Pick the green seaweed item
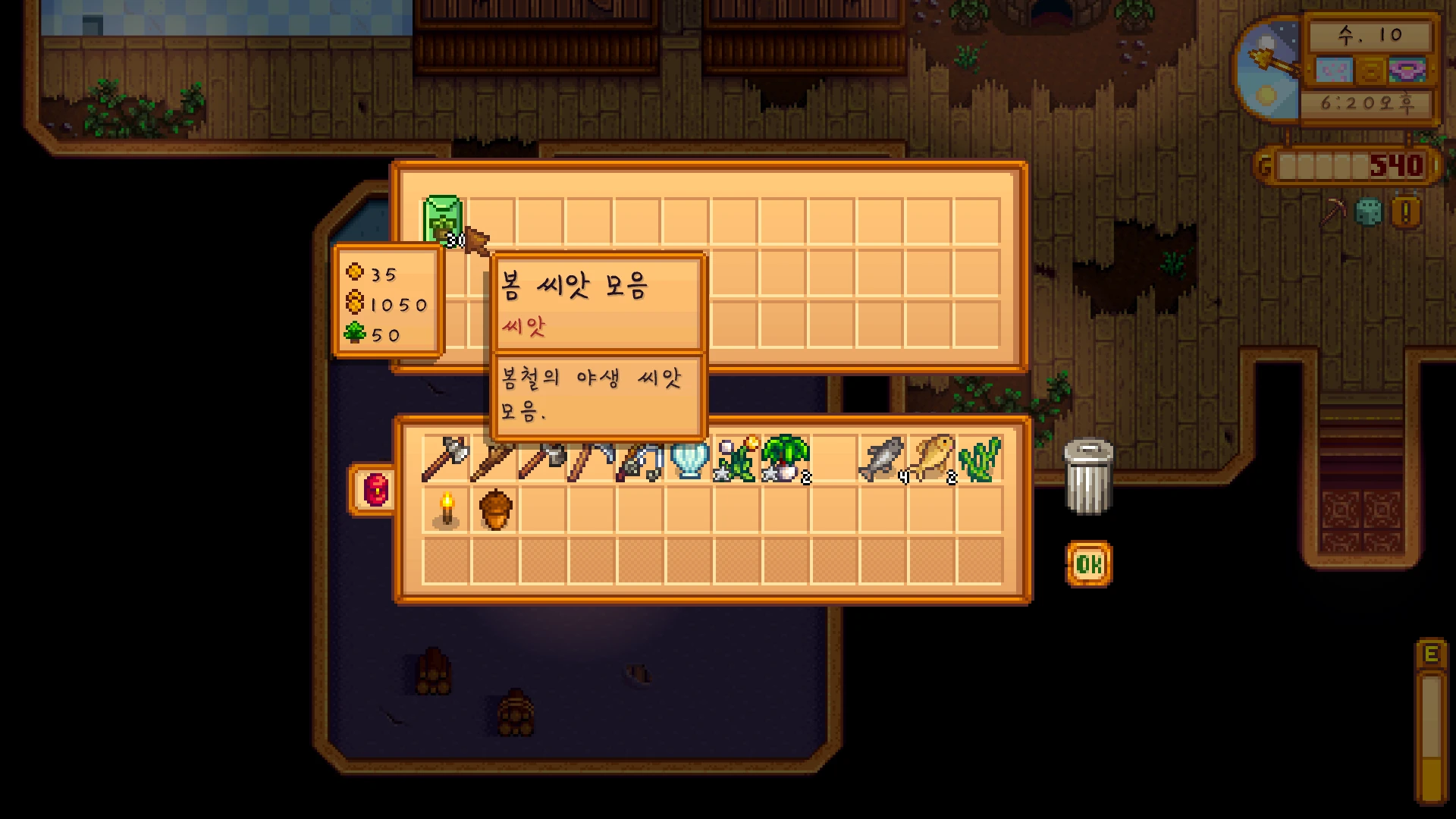1456x819 pixels. pyautogui.click(x=979, y=460)
